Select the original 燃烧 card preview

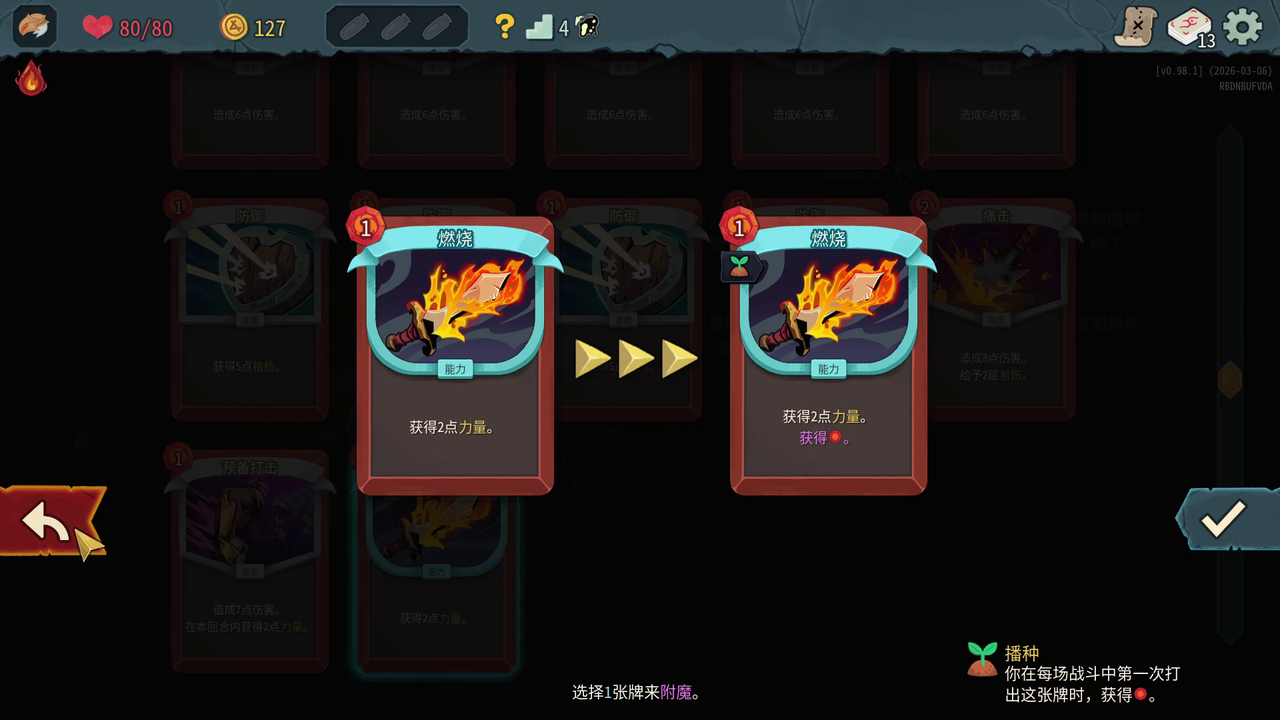point(455,355)
